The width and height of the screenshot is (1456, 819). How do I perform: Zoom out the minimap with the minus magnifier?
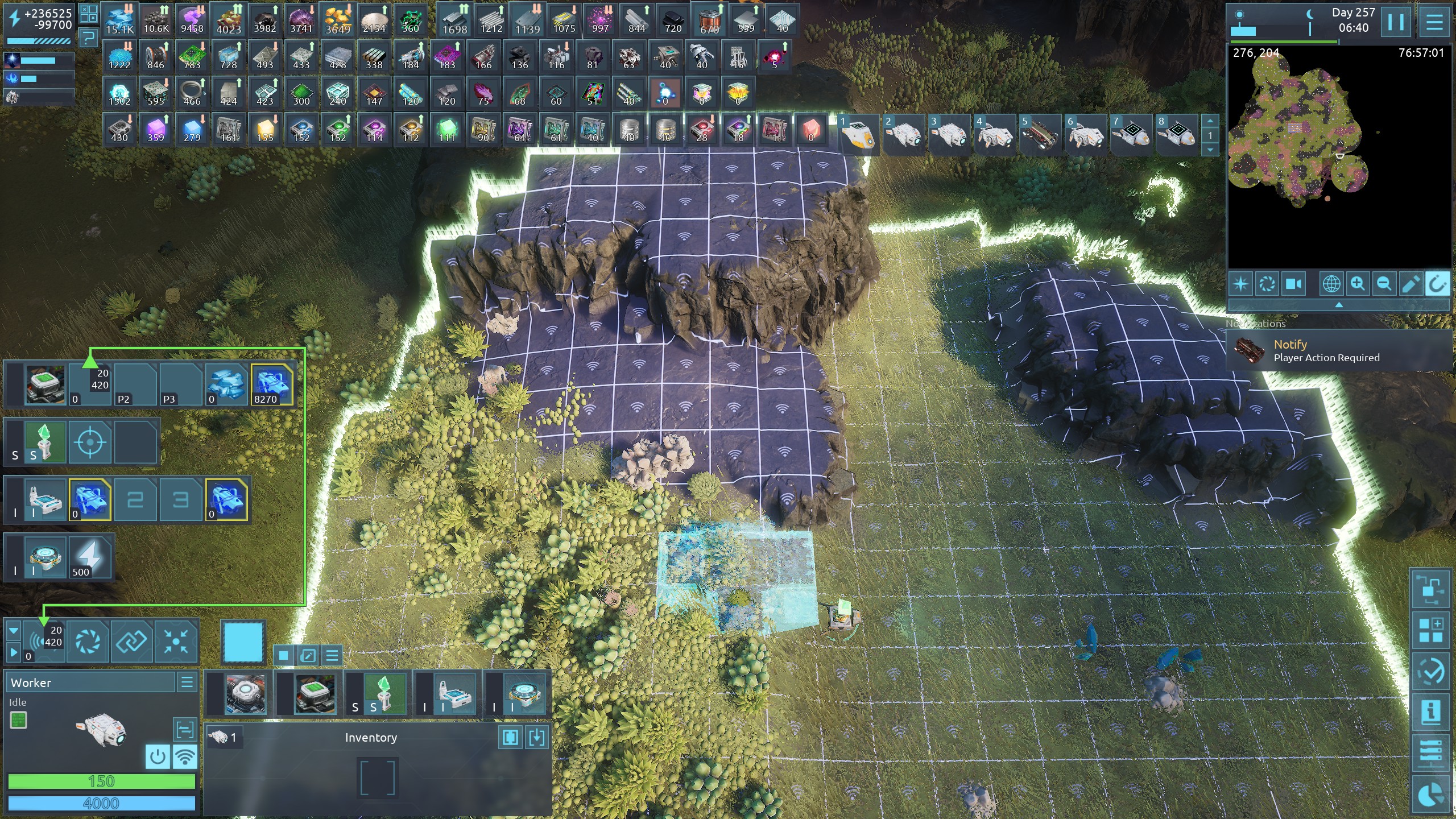click(1384, 284)
